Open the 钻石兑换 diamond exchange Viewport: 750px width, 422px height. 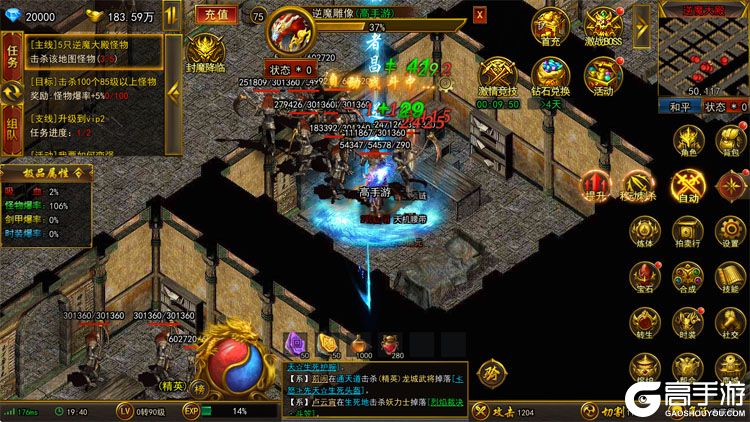[x=550, y=76]
